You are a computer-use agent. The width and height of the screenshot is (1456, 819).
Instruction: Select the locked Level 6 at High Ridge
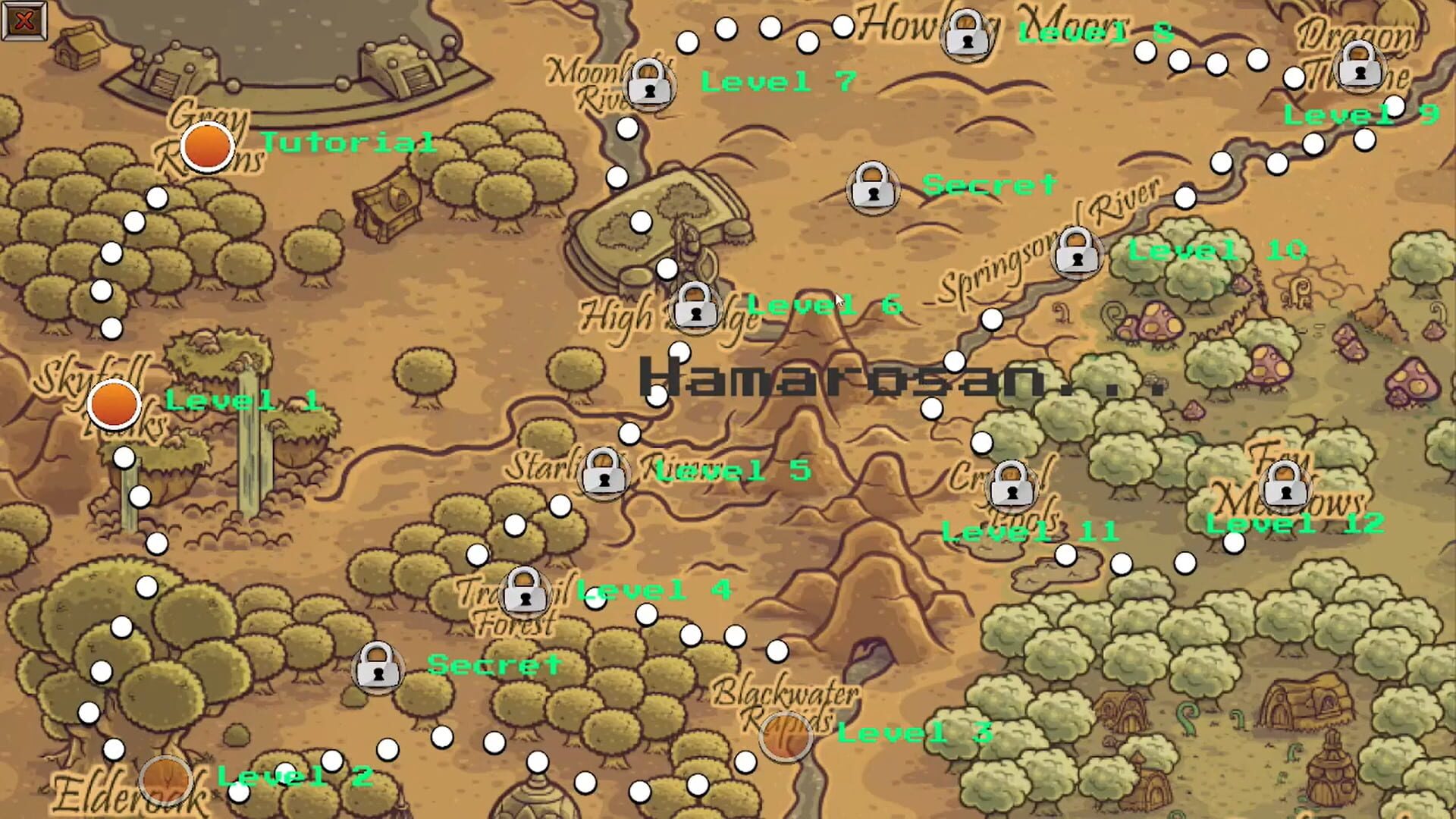693,309
